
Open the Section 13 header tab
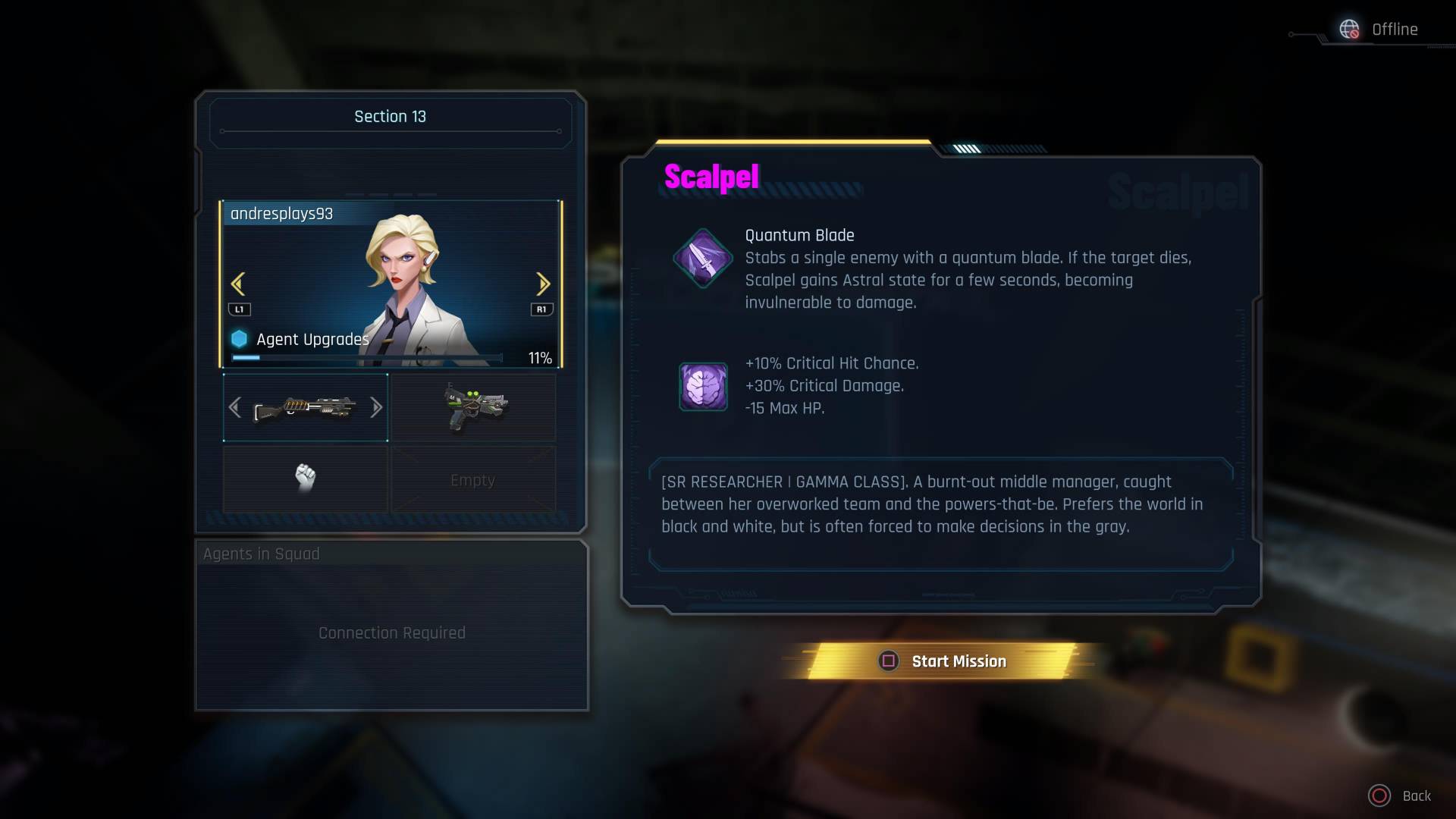[x=390, y=116]
